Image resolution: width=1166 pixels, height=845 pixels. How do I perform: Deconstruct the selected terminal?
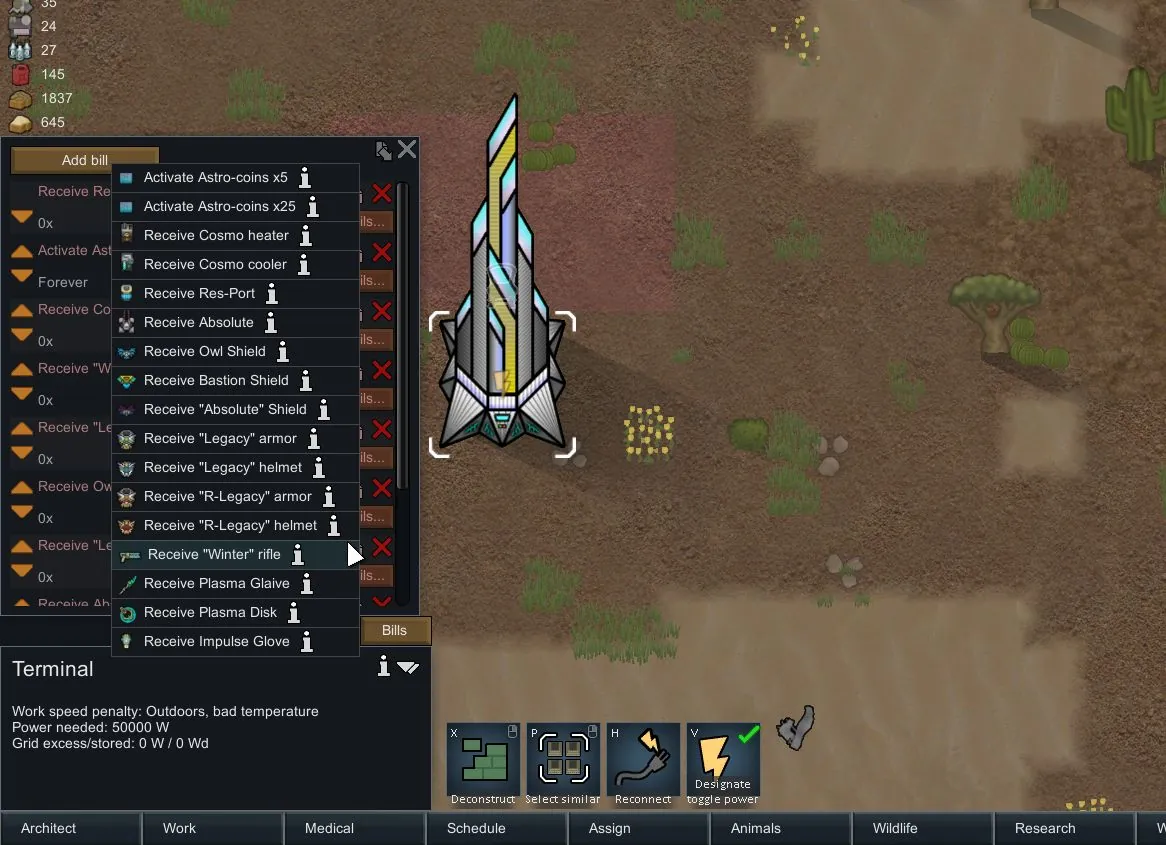tap(483, 765)
